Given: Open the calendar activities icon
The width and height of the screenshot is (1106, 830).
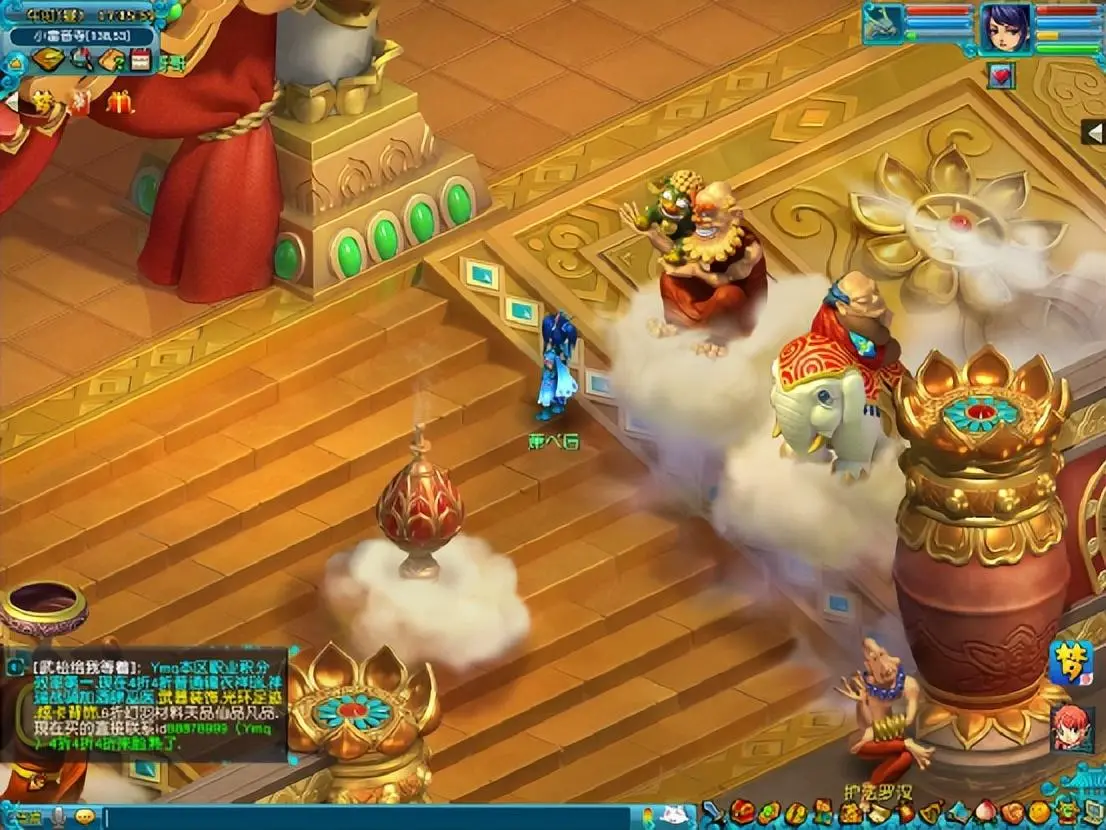Looking at the screenshot, I should point(140,60).
